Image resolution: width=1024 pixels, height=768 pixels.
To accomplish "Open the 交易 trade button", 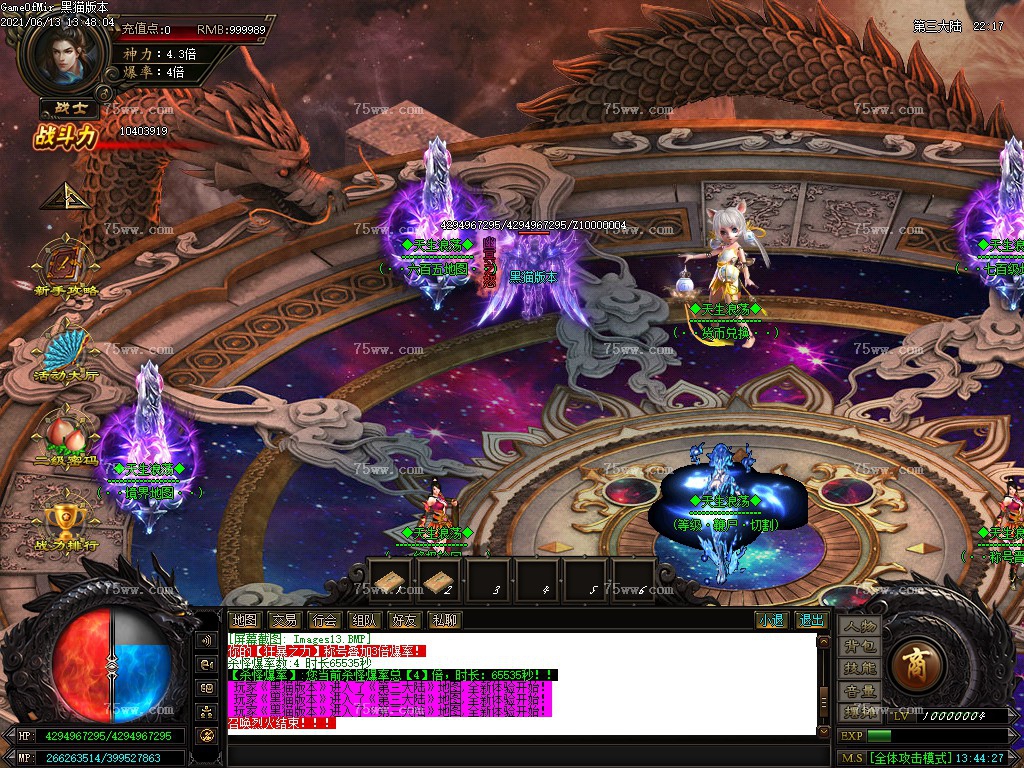I will (284, 620).
